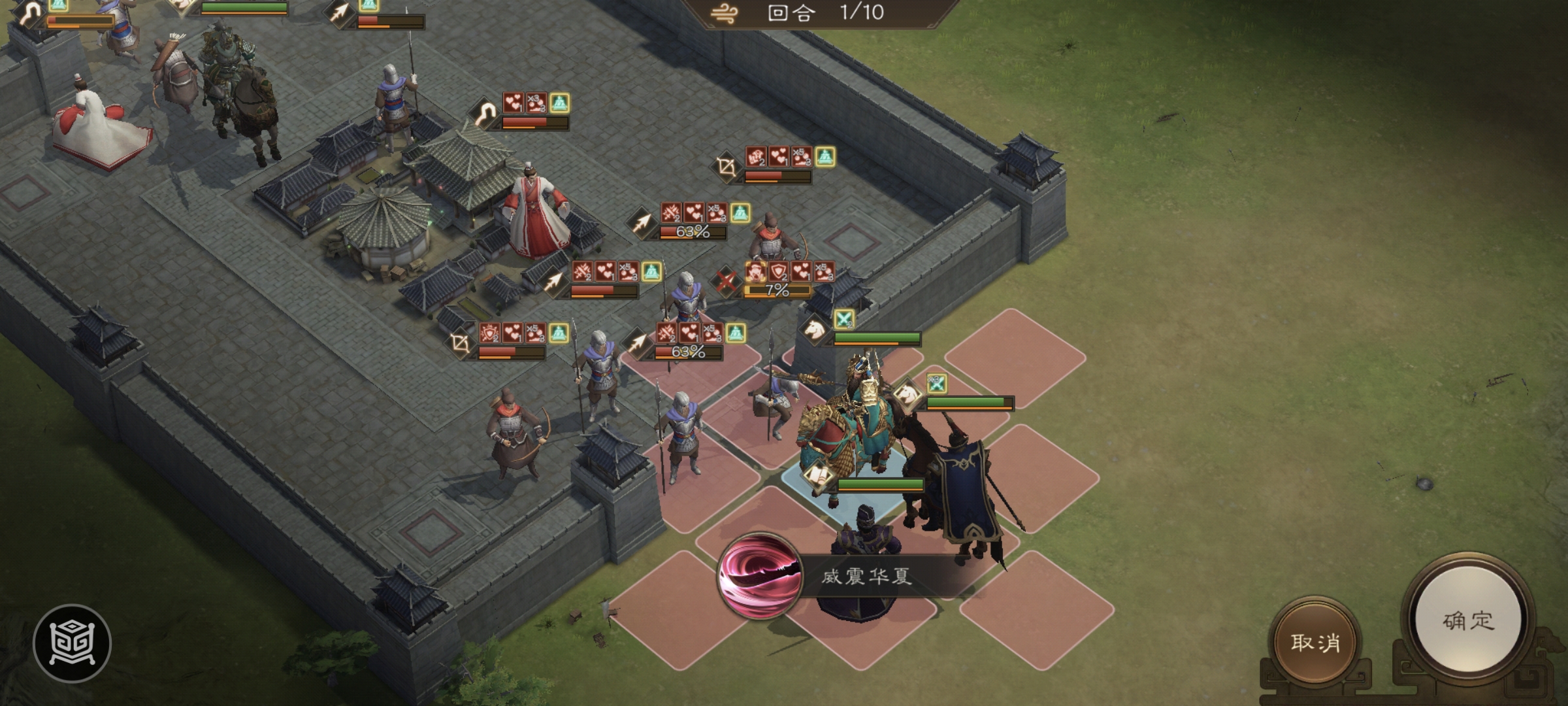Open the cube icon menu

click(x=72, y=643)
